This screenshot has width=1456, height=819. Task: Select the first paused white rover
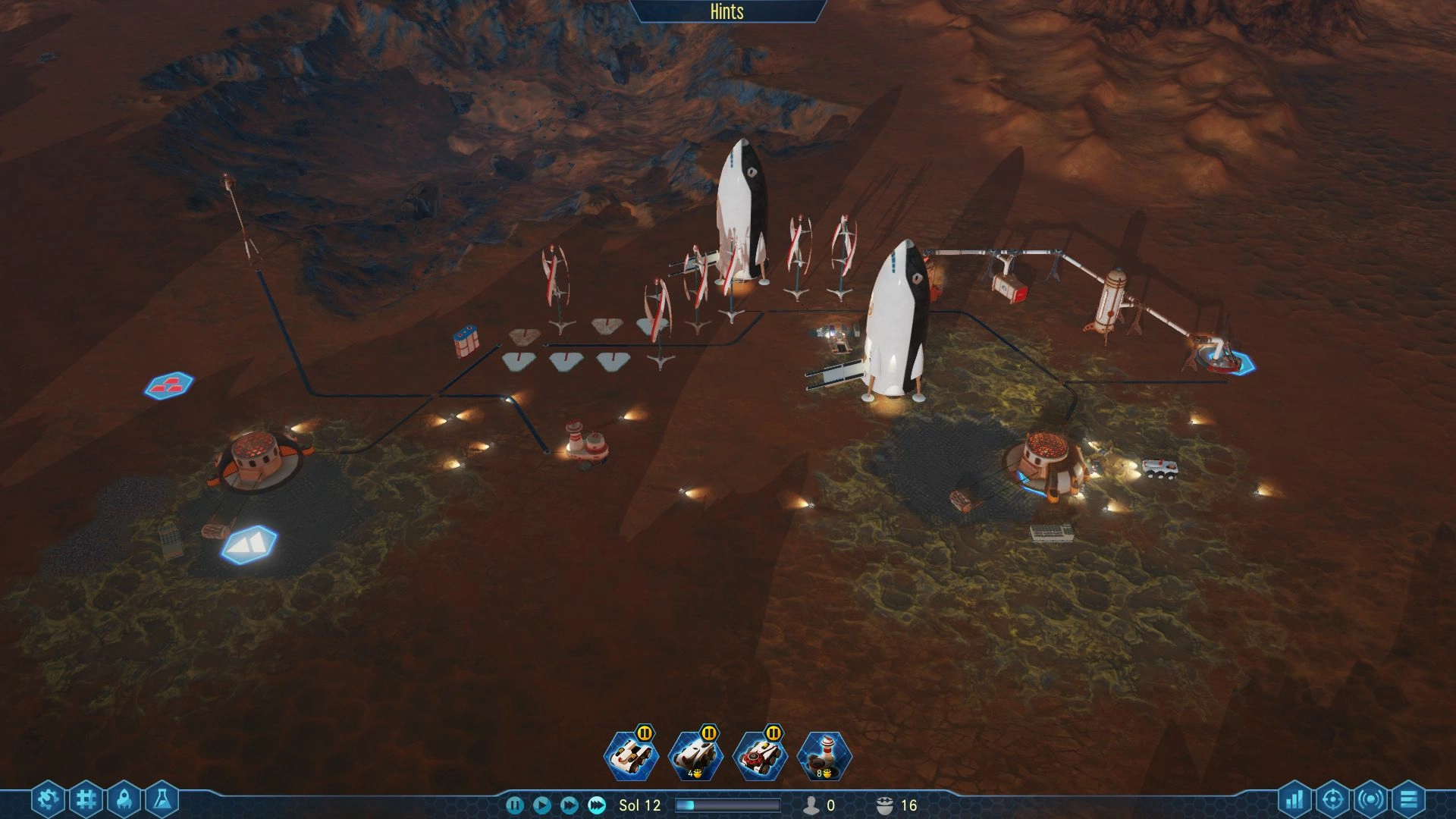631,756
